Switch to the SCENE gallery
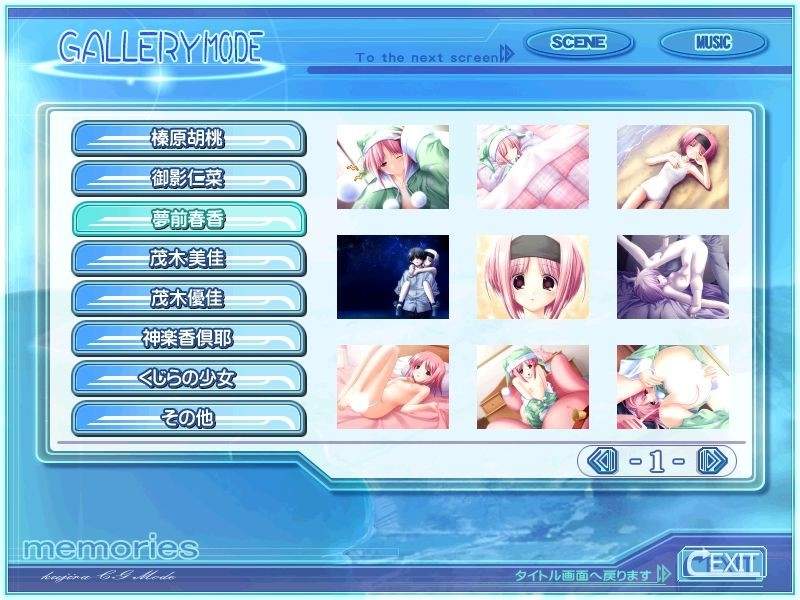This screenshot has height=600, width=800. [578, 43]
